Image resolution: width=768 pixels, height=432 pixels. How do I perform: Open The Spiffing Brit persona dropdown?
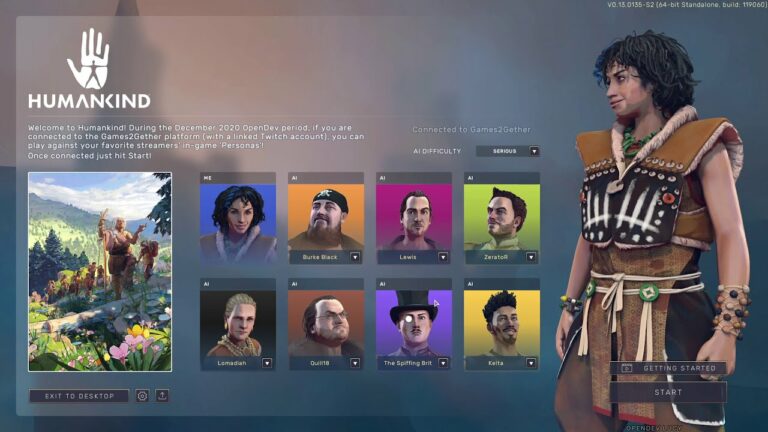pyautogui.click(x=443, y=363)
